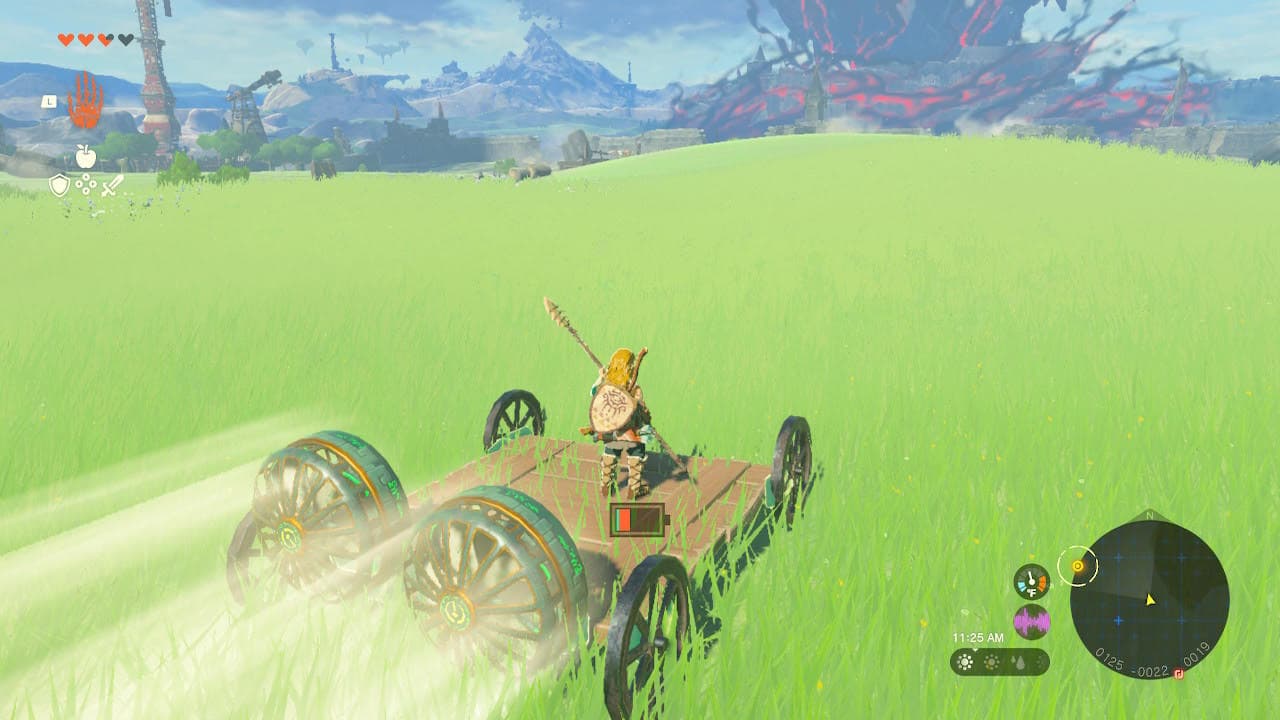Select the Ultrahand ability hand icon

[87, 101]
